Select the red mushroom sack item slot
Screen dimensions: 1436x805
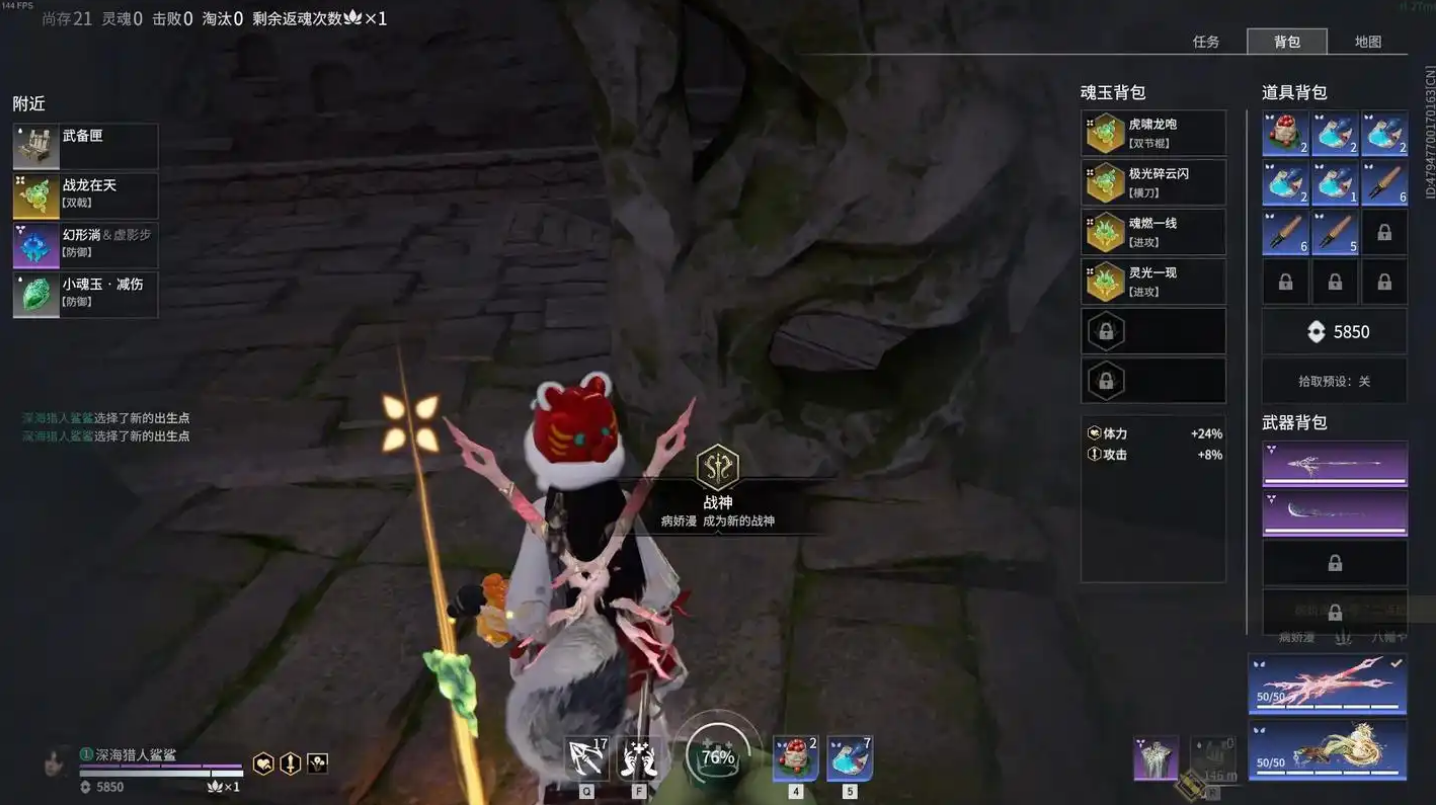click(x=1285, y=134)
